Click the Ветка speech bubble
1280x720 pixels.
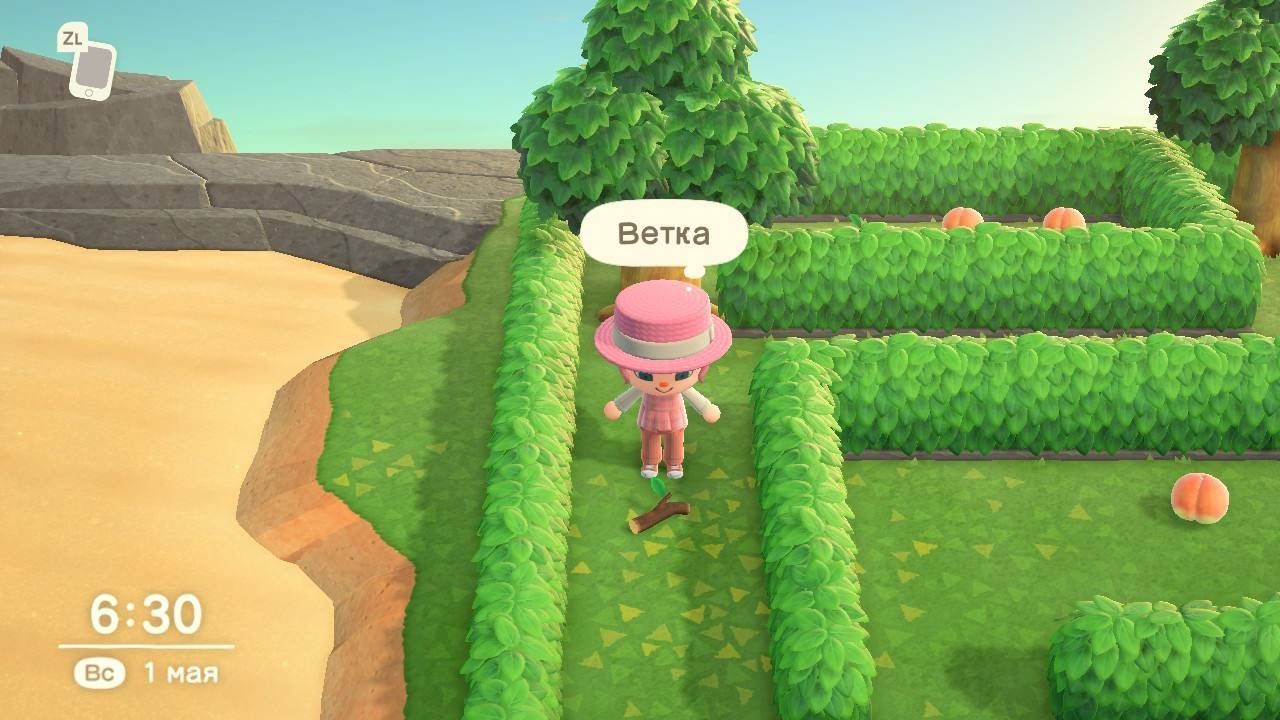click(x=662, y=233)
